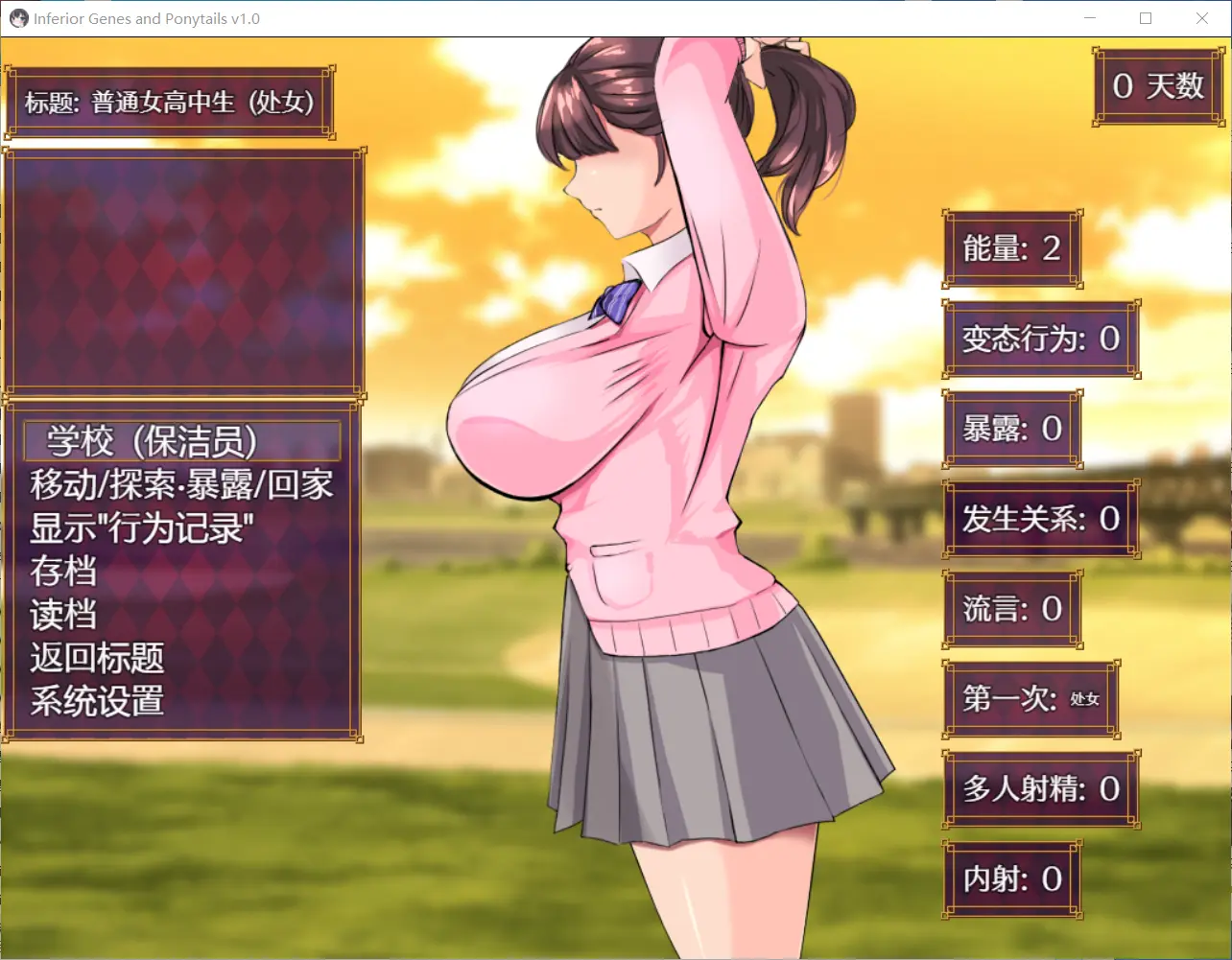
Task: Select 返回标题 to return to title
Action: [97, 658]
